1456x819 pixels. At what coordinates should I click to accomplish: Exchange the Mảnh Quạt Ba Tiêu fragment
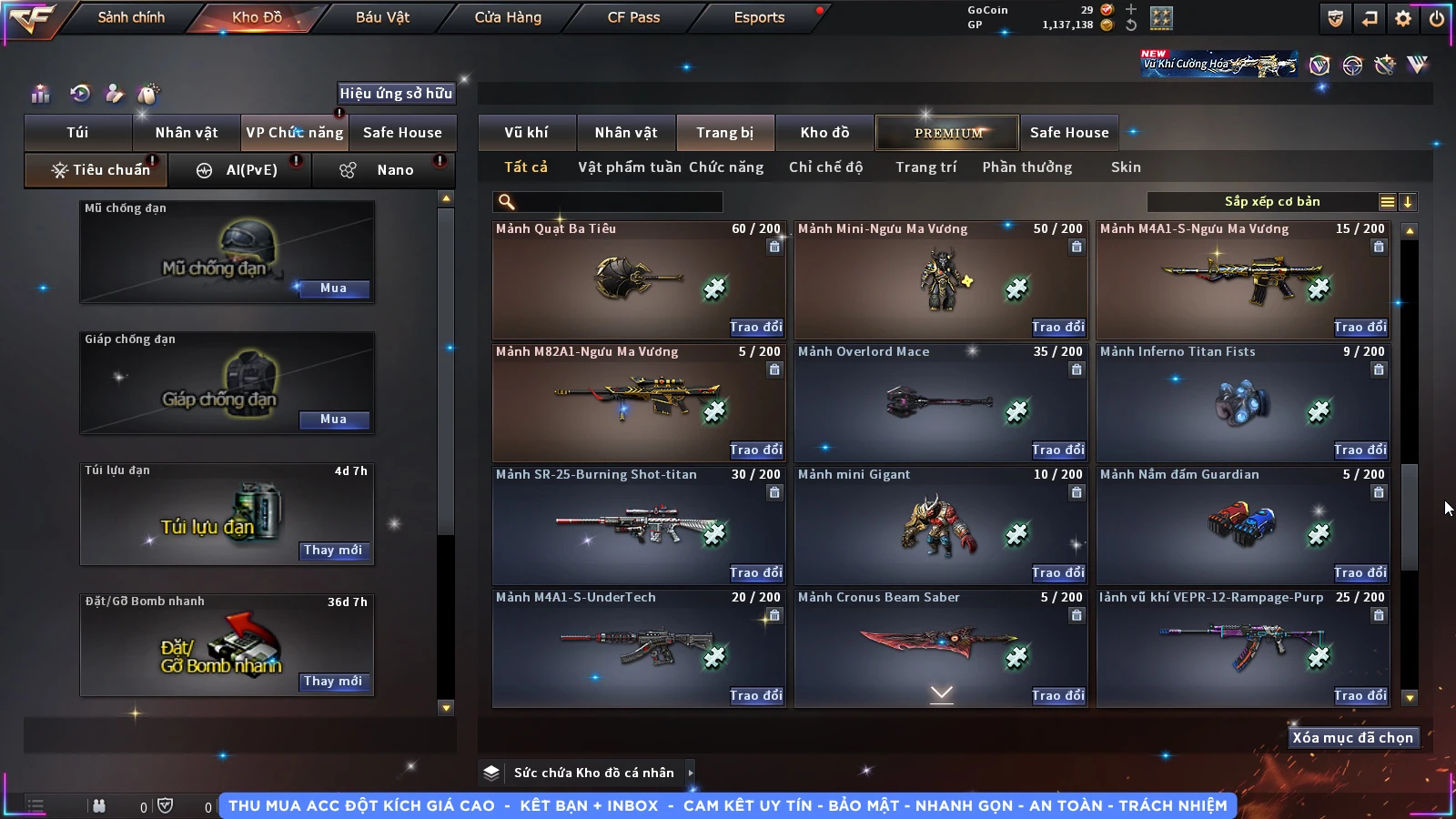coord(755,328)
